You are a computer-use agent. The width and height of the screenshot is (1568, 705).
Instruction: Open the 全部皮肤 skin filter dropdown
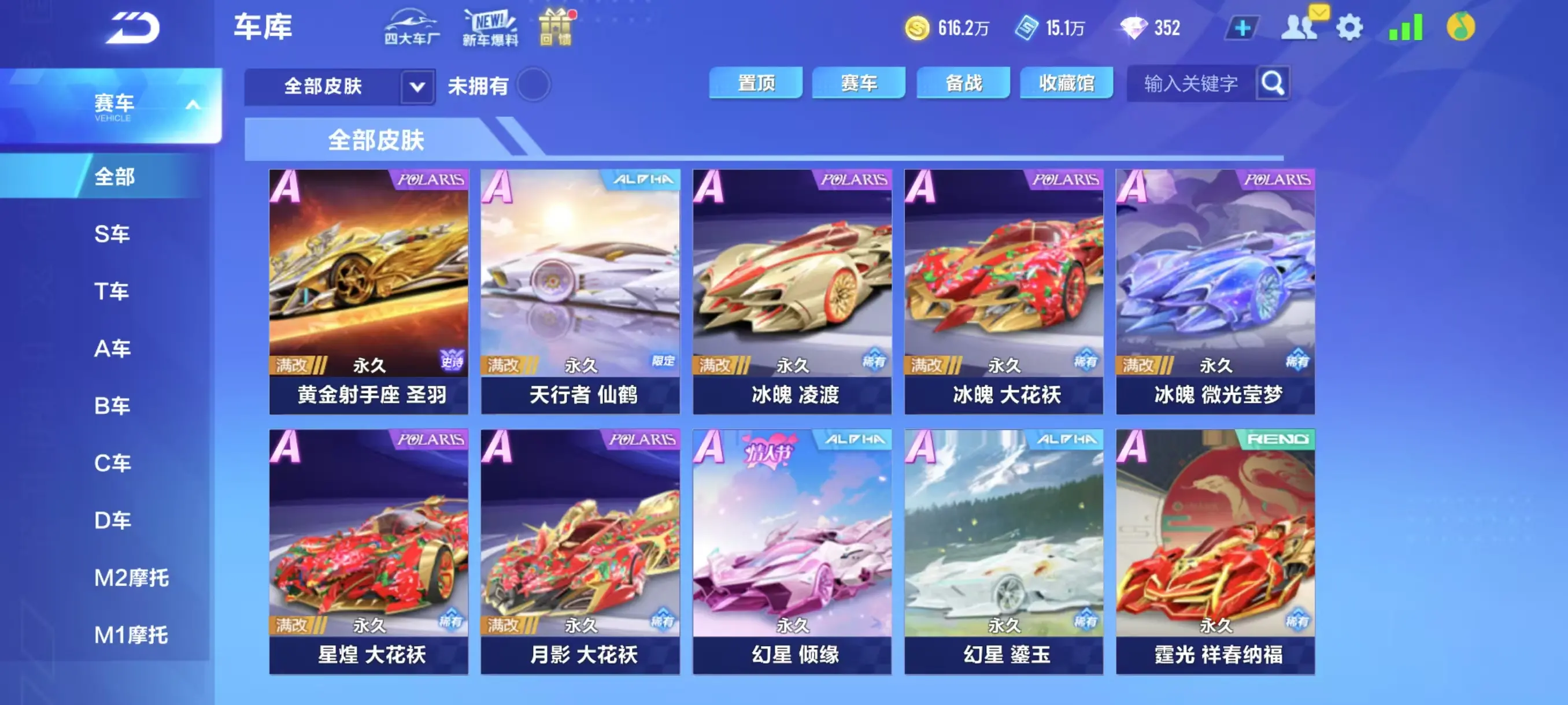pyautogui.click(x=416, y=86)
